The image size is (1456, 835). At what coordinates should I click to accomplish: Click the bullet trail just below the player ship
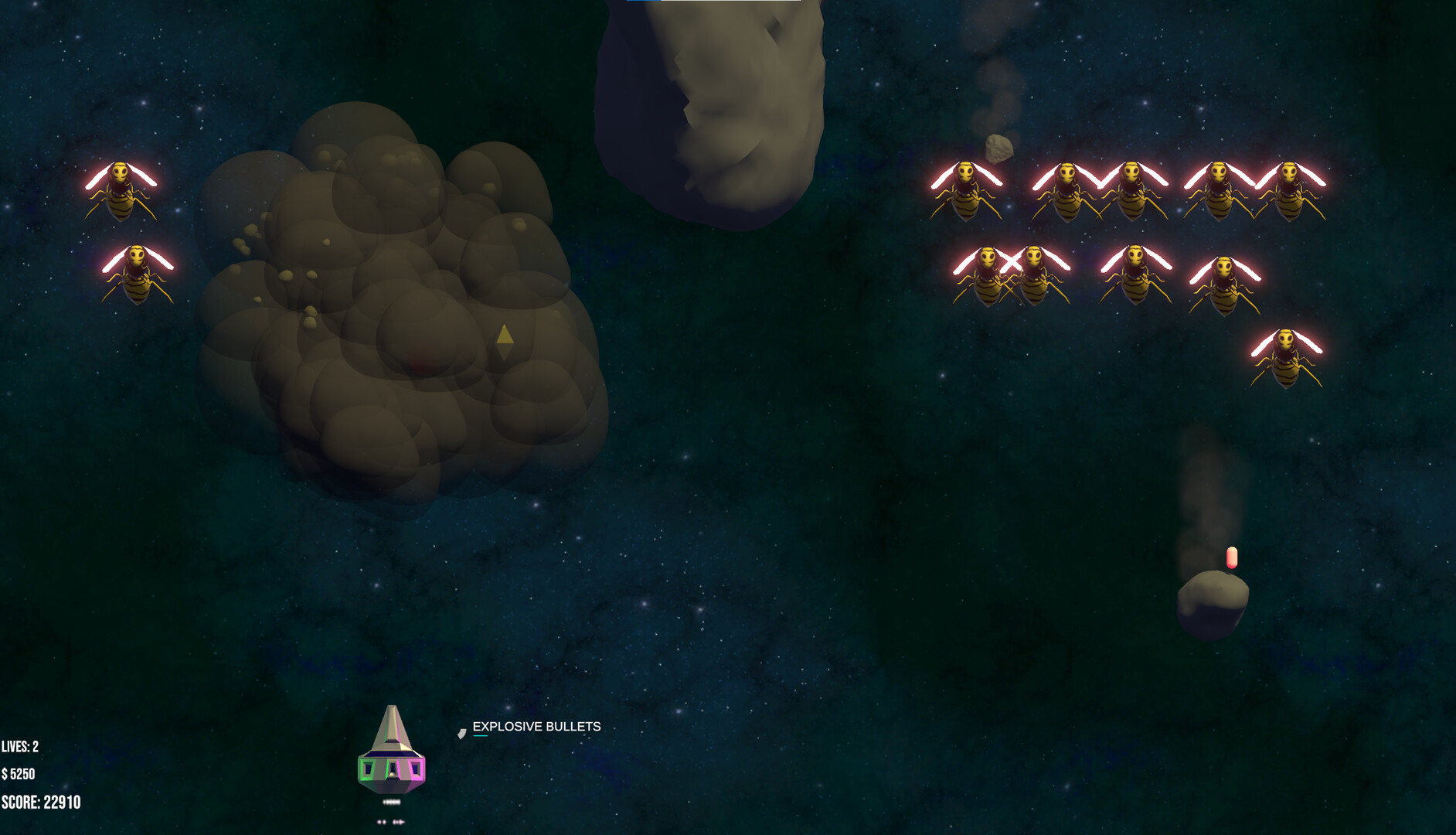[x=391, y=803]
